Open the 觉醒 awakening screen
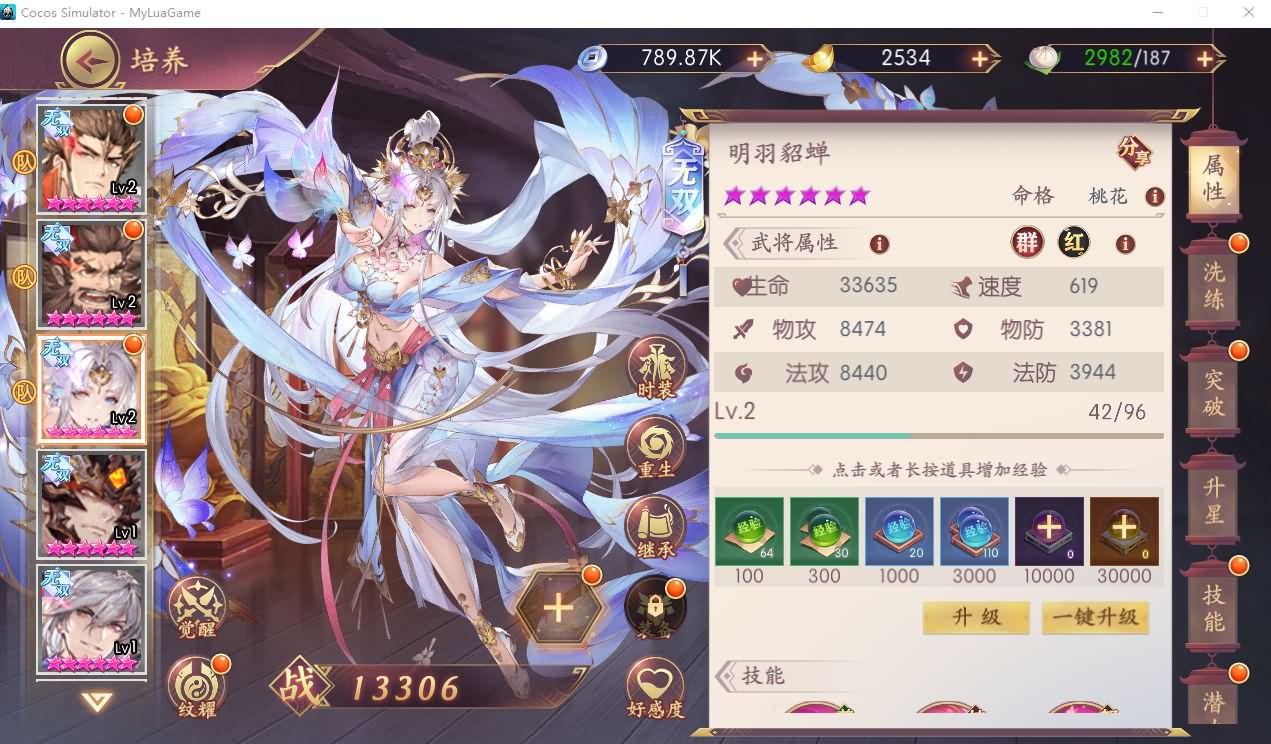The width and height of the screenshot is (1271, 744). pyautogui.click(x=197, y=608)
